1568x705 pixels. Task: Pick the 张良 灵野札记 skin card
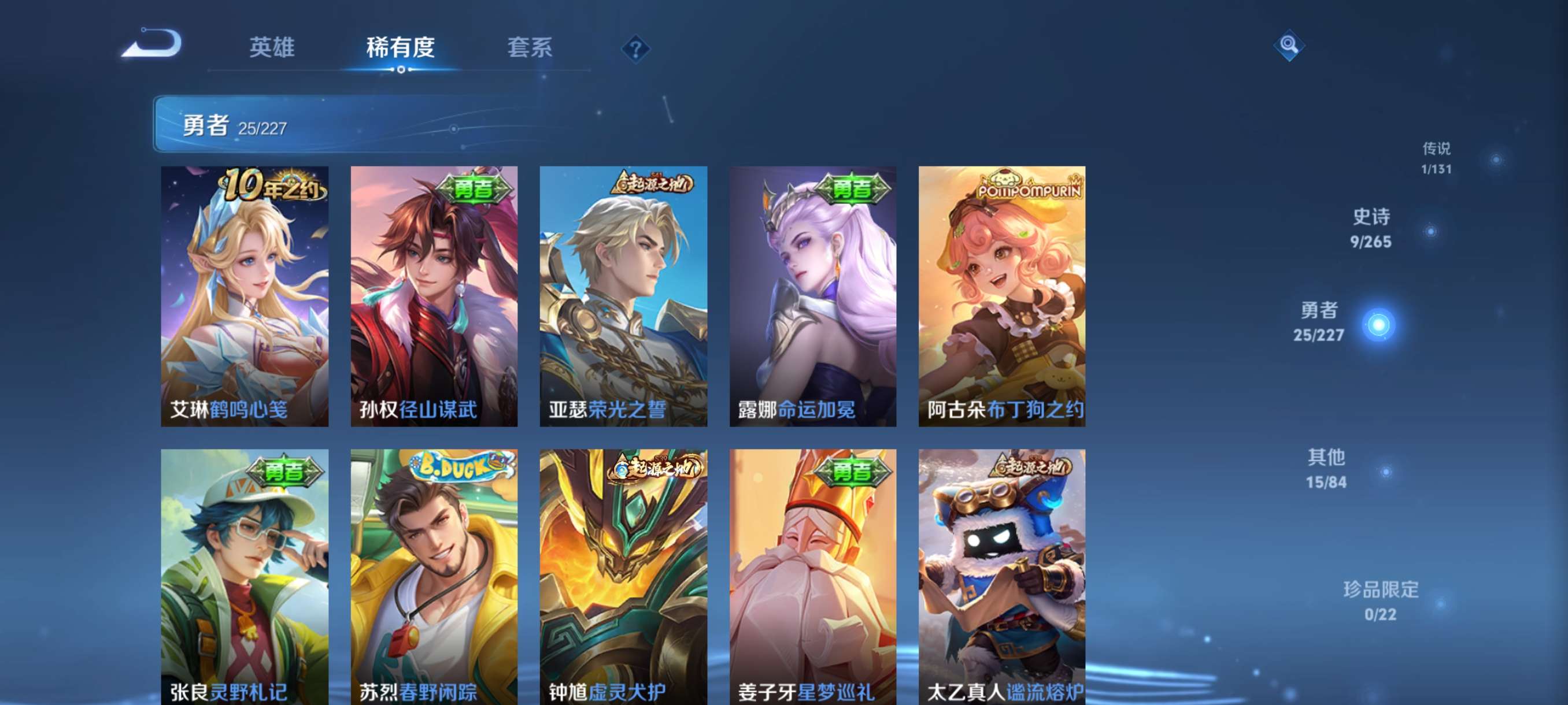245,577
